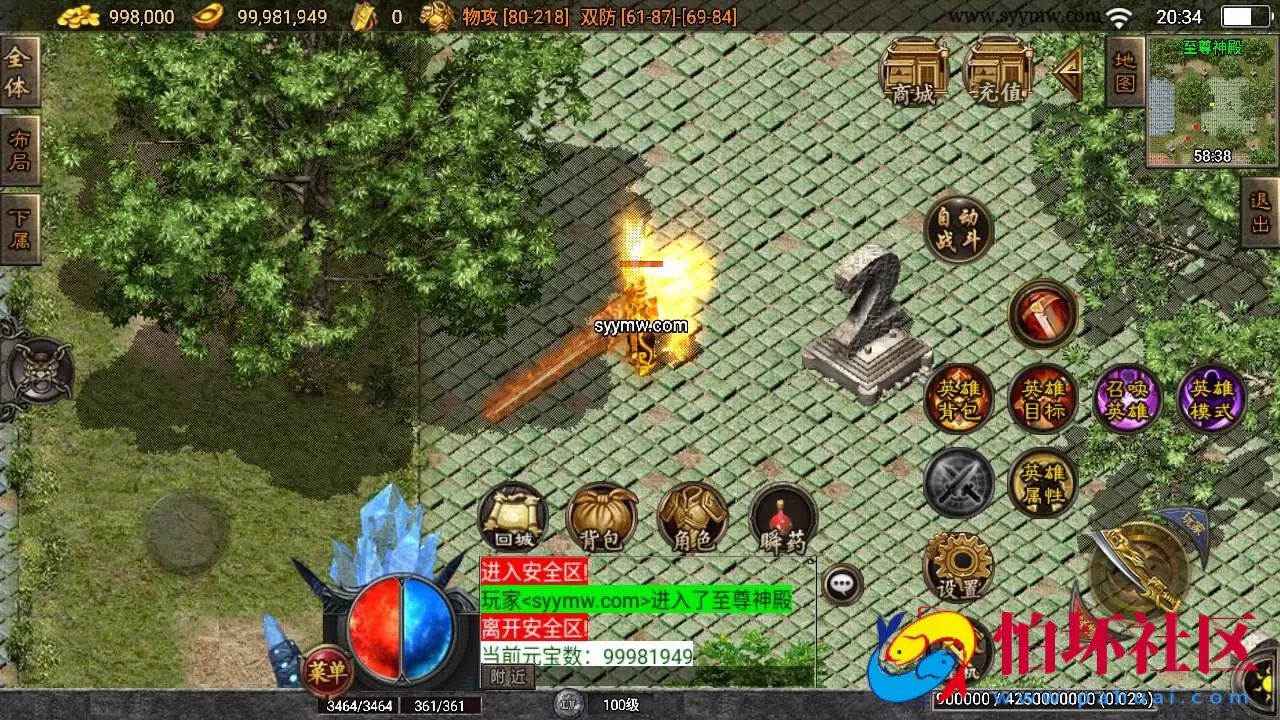
Task: Toggle the crossed-swords attack mode
Action: point(958,483)
